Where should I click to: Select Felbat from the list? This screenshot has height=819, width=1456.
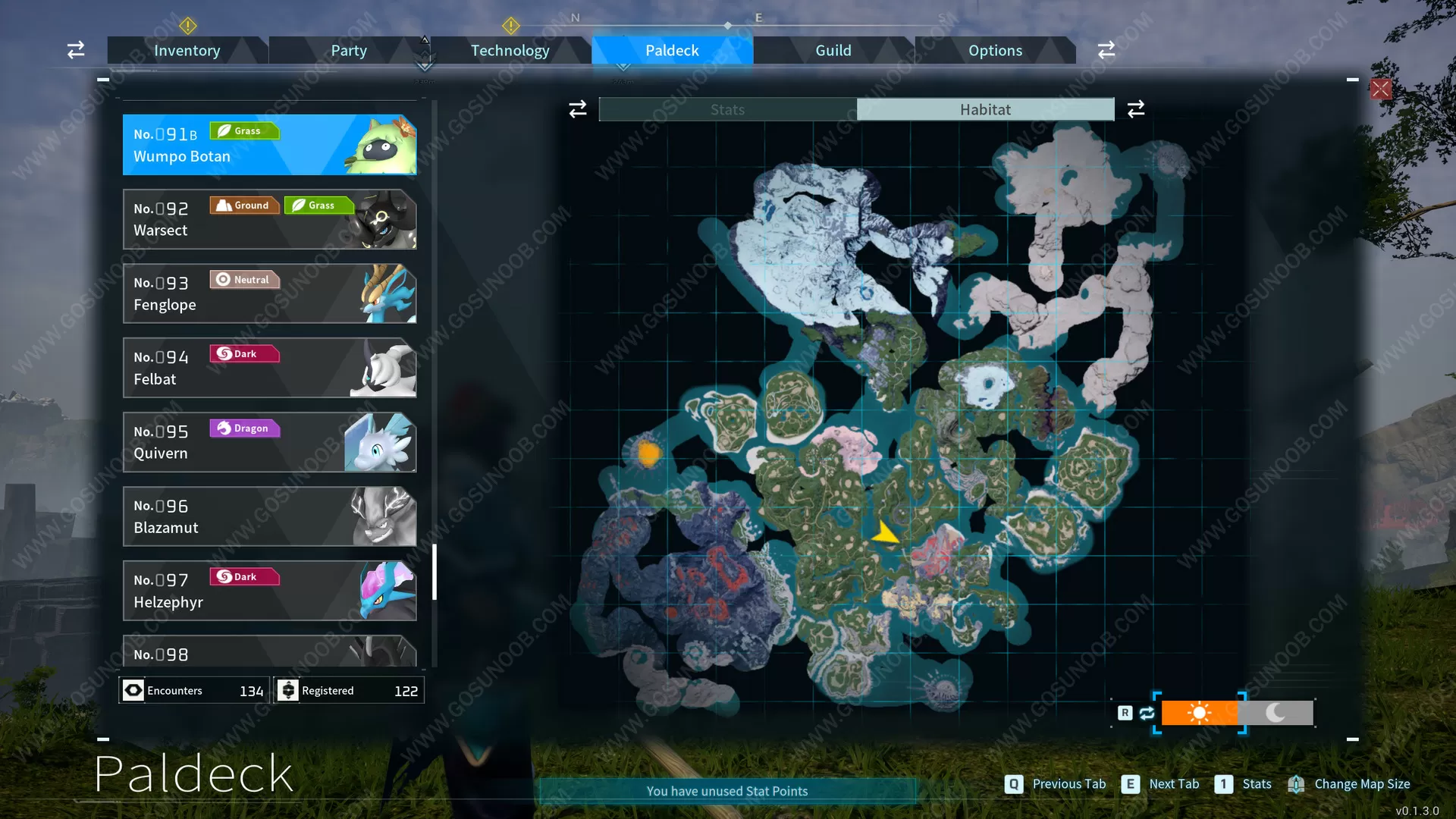[x=269, y=368]
